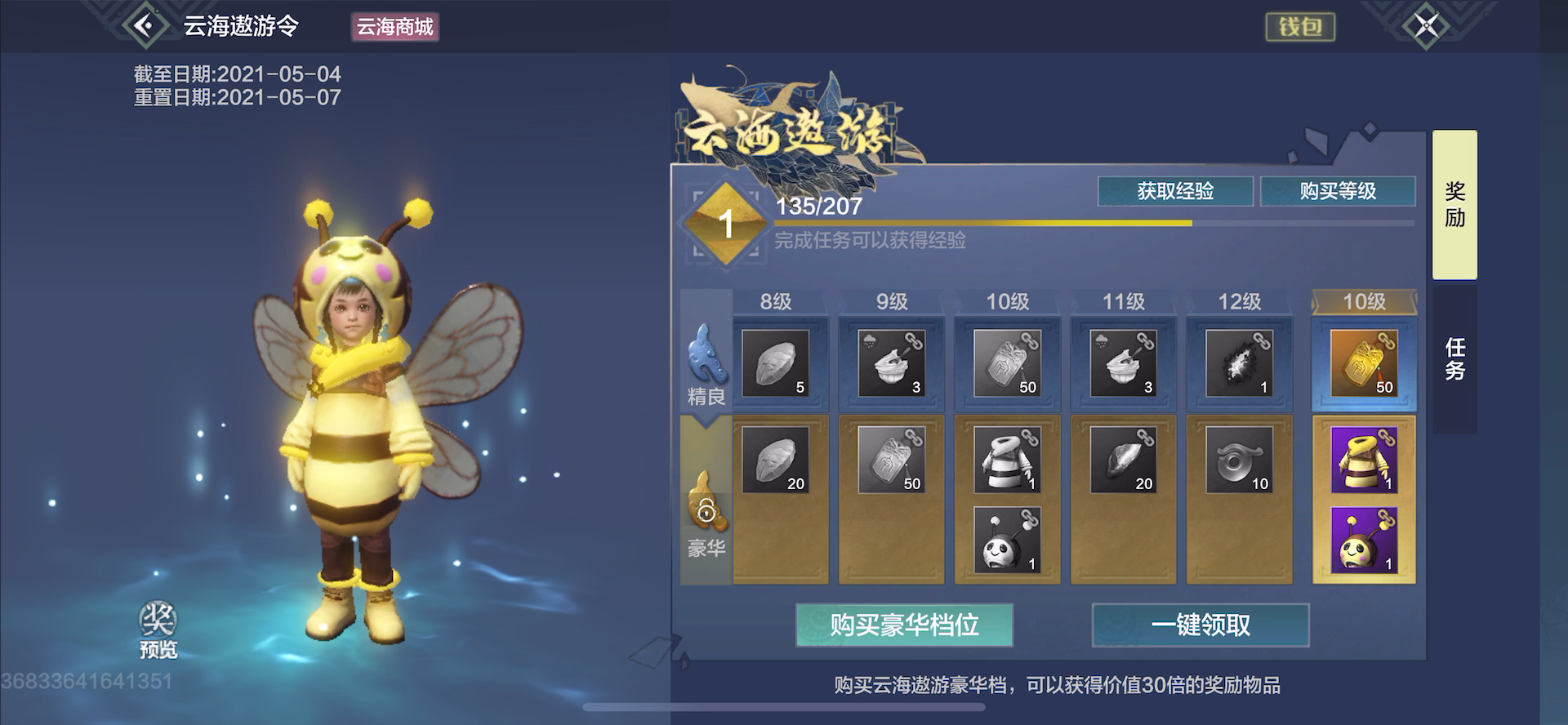Select the grey striped costume reward at 10级

click(1007, 460)
